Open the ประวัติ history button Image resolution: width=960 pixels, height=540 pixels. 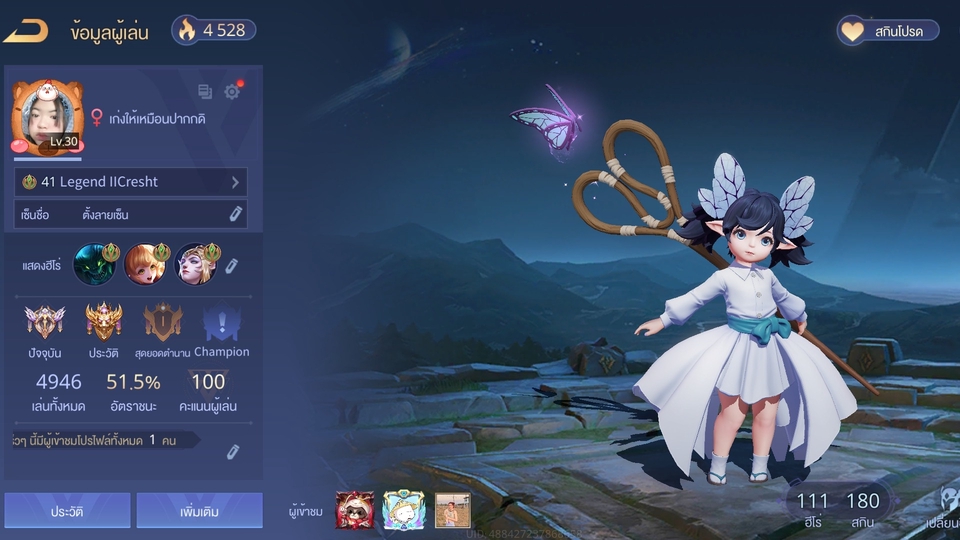(x=67, y=510)
